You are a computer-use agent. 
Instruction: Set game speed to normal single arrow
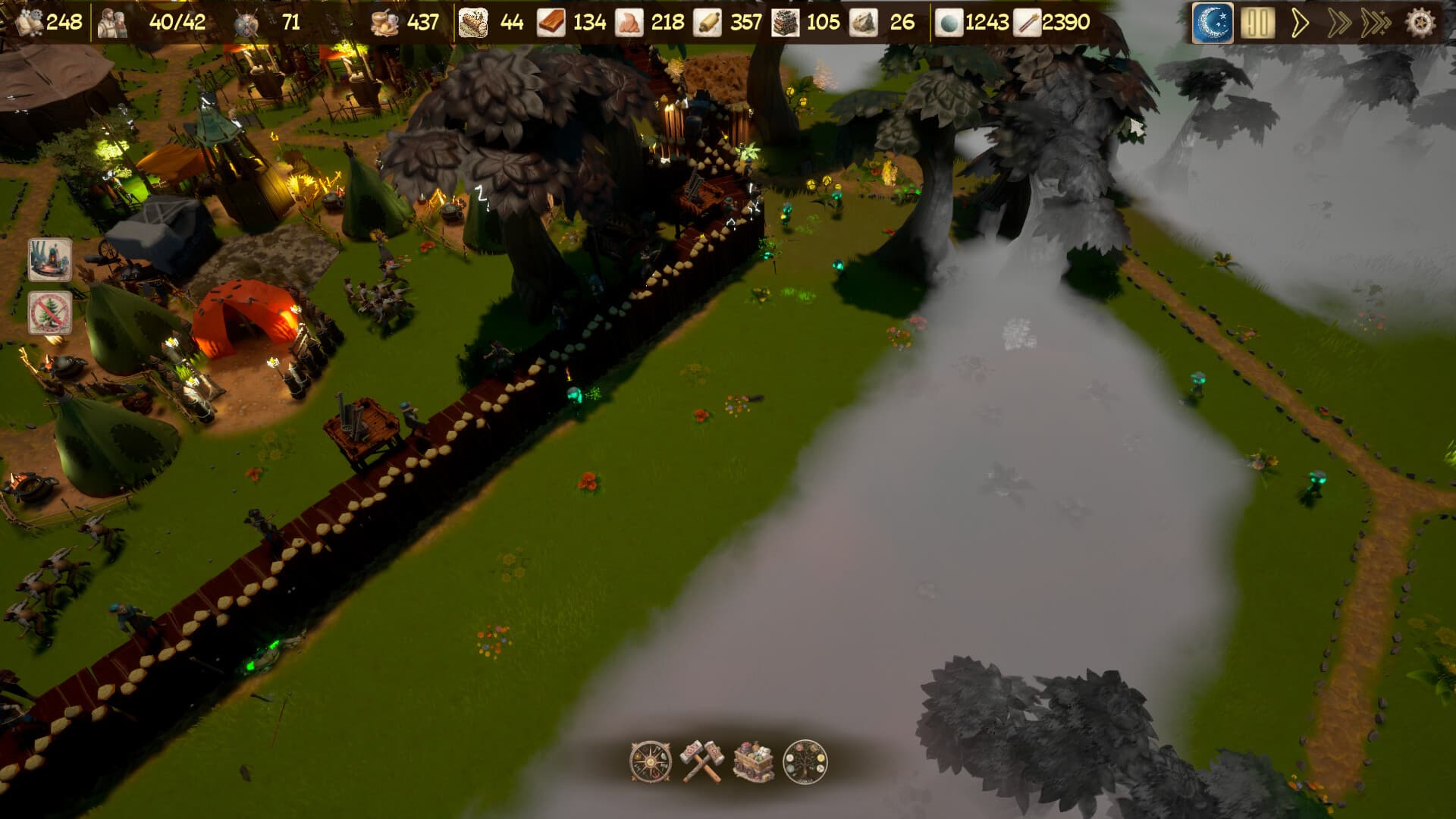tap(1301, 23)
